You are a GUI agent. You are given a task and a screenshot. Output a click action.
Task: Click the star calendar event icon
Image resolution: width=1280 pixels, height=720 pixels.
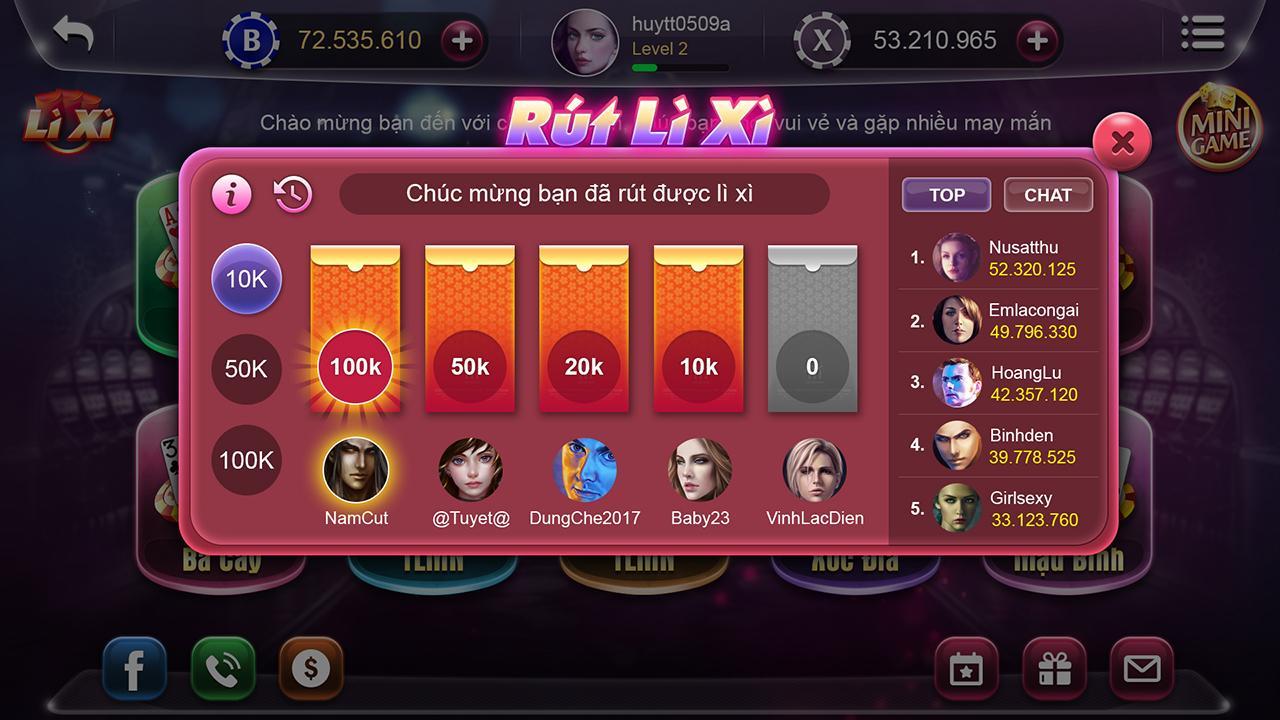click(964, 668)
